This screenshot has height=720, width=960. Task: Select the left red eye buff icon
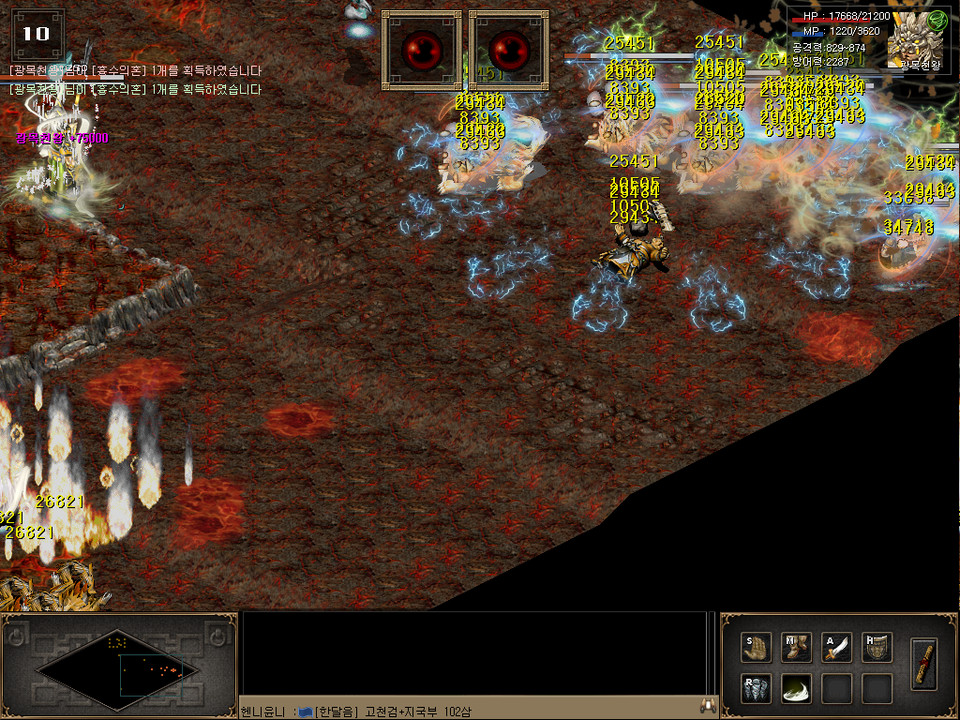(x=421, y=49)
